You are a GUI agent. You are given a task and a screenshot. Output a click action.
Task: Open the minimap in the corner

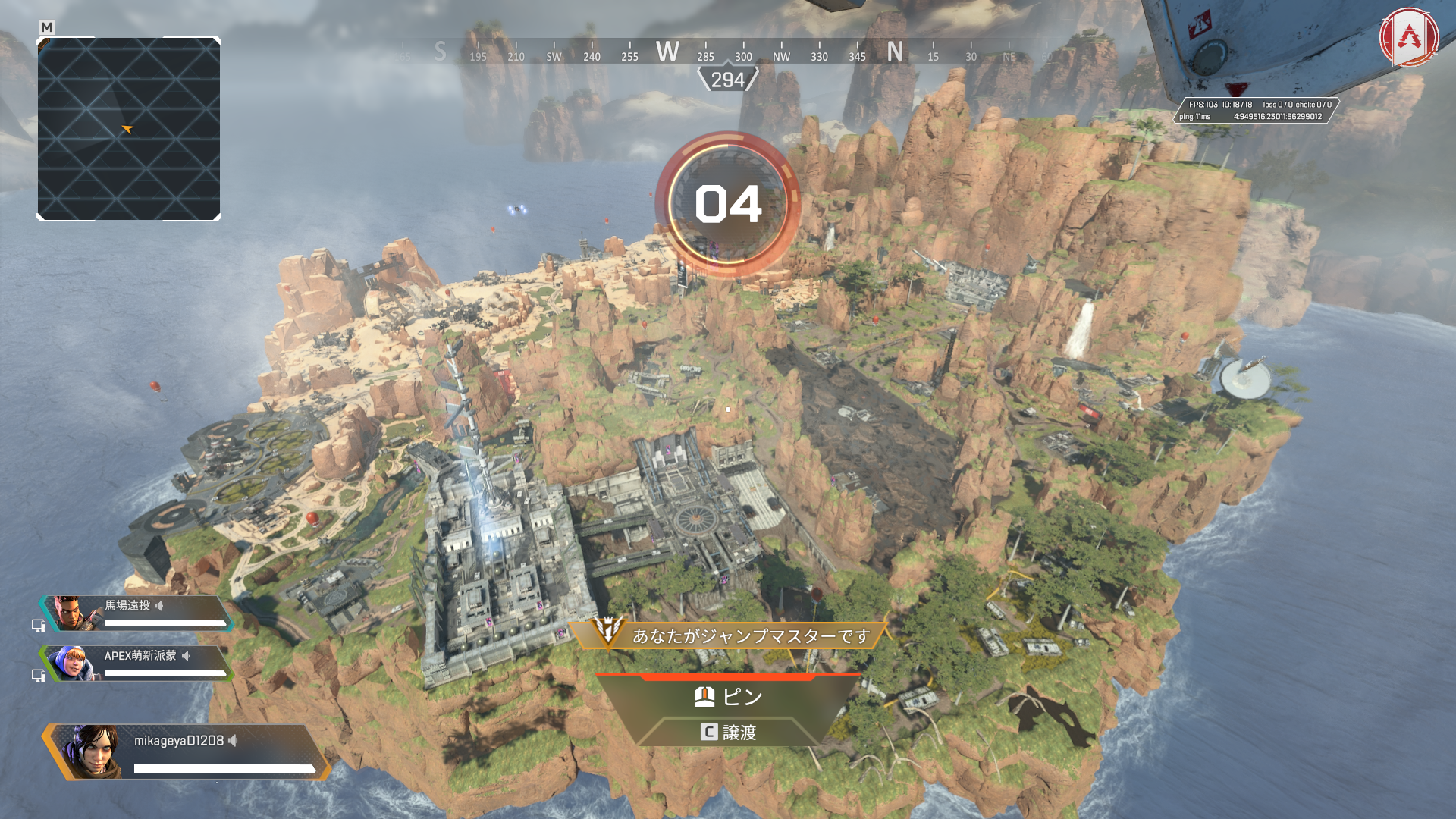129,129
